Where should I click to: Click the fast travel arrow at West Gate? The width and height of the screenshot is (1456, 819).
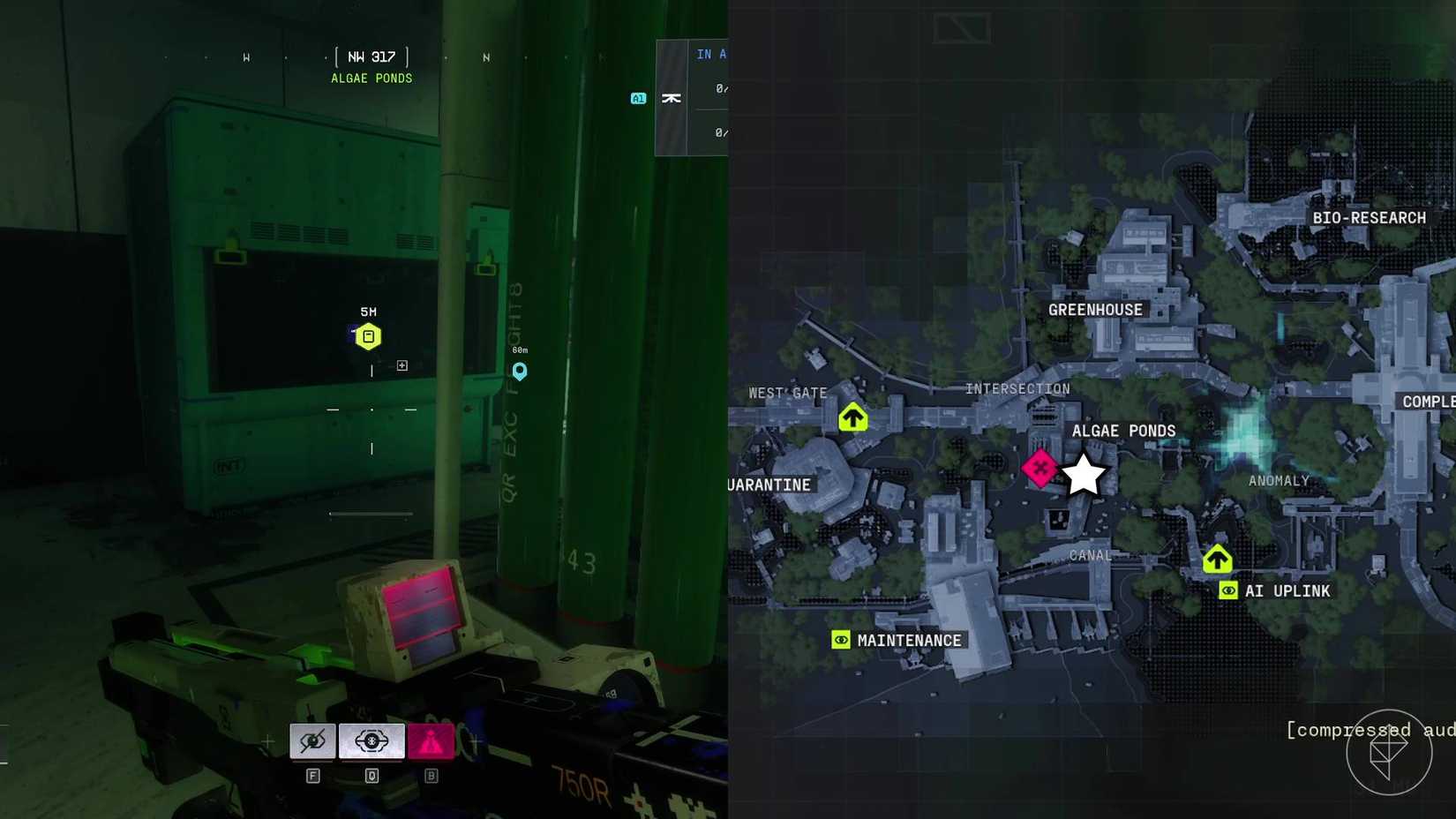[x=852, y=416]
